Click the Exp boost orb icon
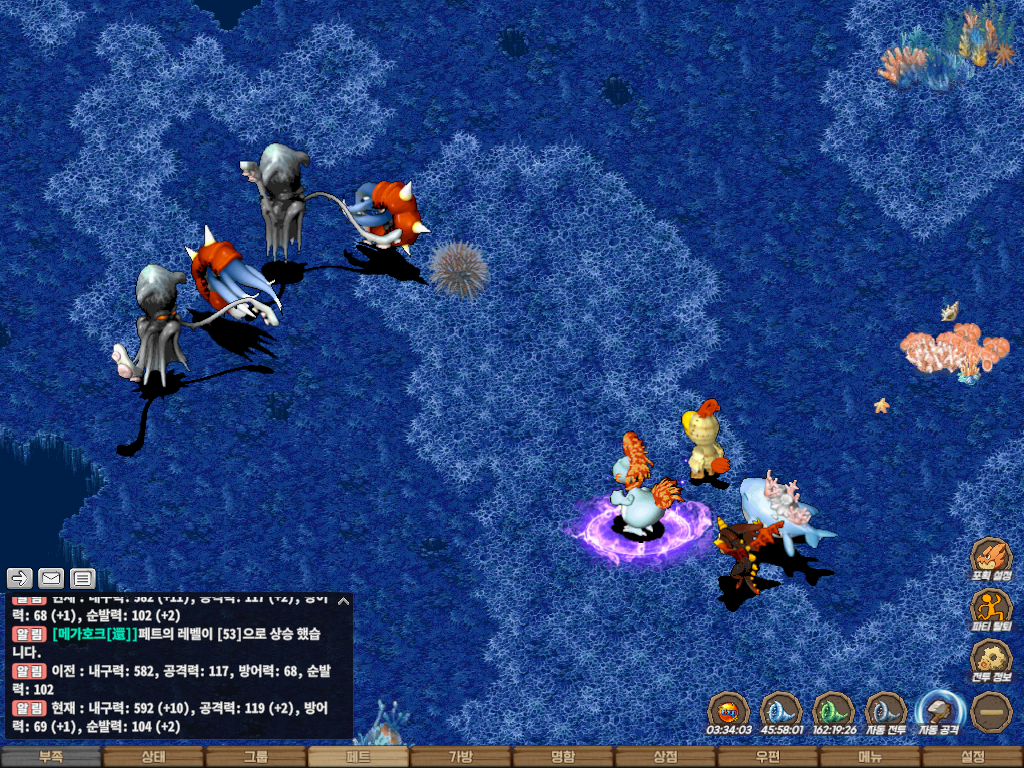Viewport: 1024px width, 768px height. 729,711
